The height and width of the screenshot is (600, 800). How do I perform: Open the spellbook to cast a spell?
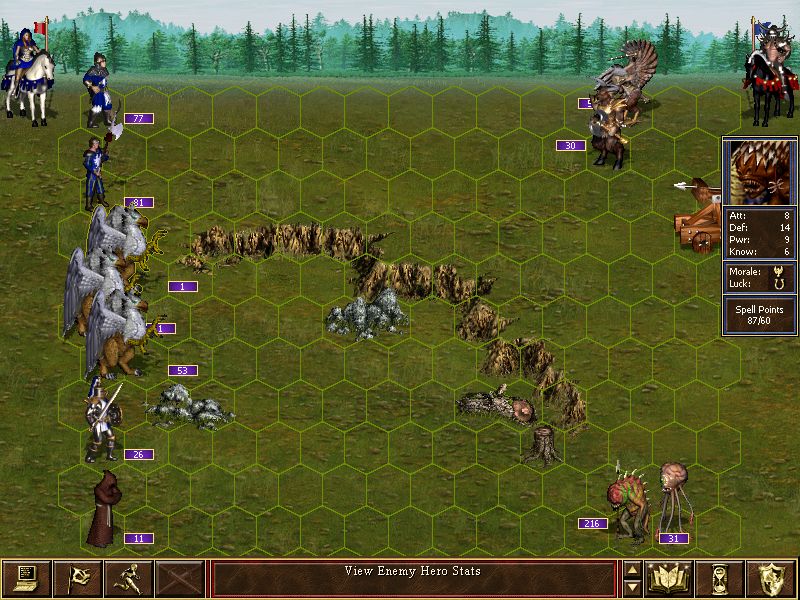point(670,578)
